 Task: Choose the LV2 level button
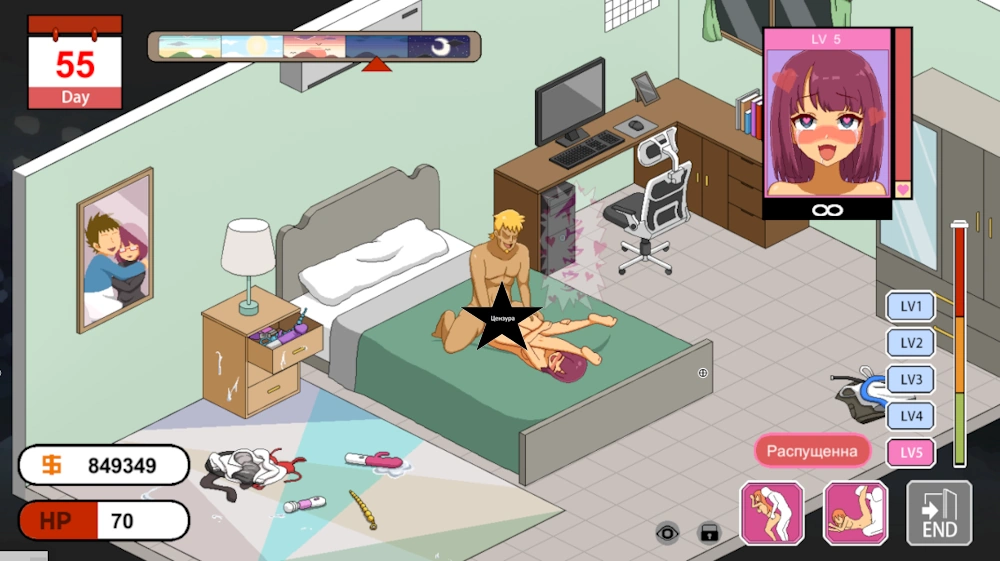point(911,343)
